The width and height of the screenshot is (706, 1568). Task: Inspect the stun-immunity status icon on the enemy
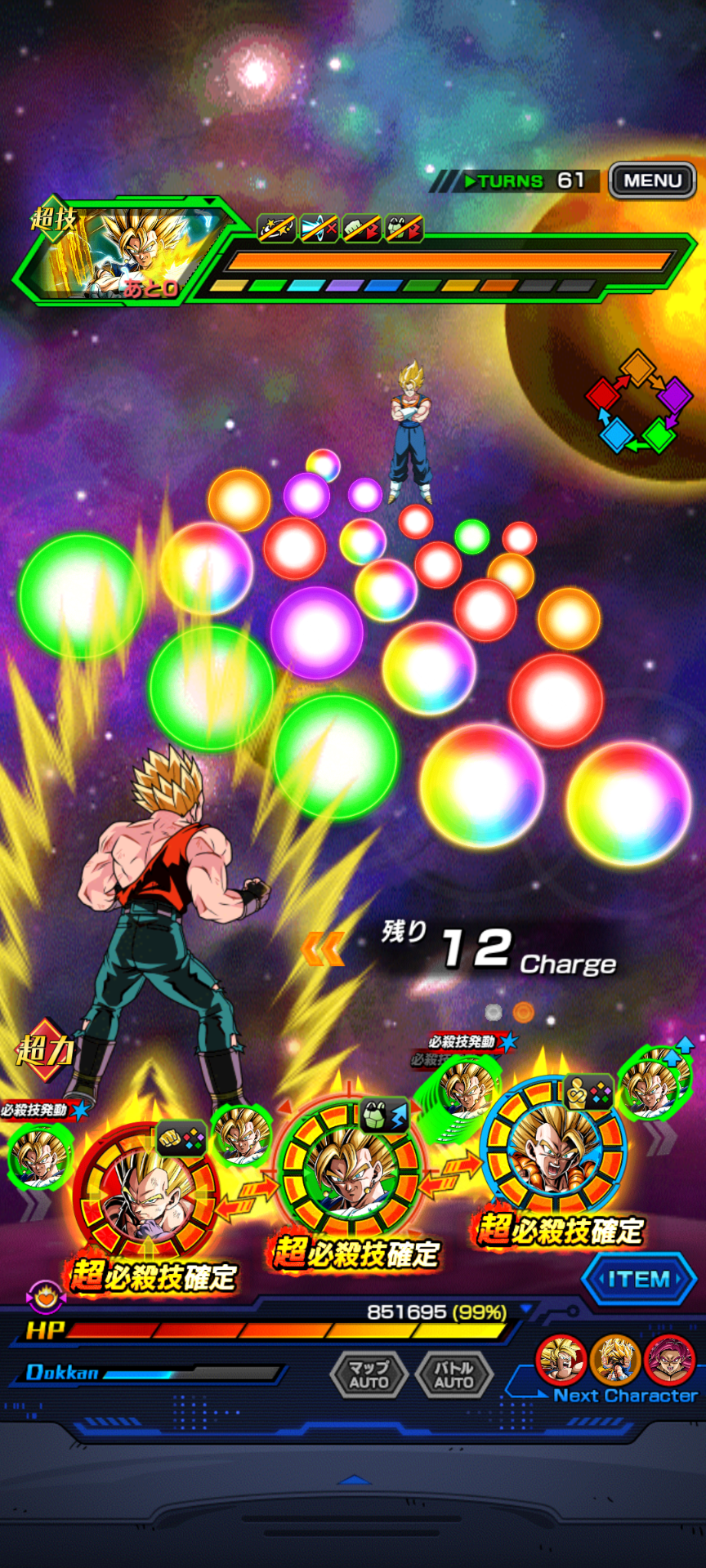point(277,229)
